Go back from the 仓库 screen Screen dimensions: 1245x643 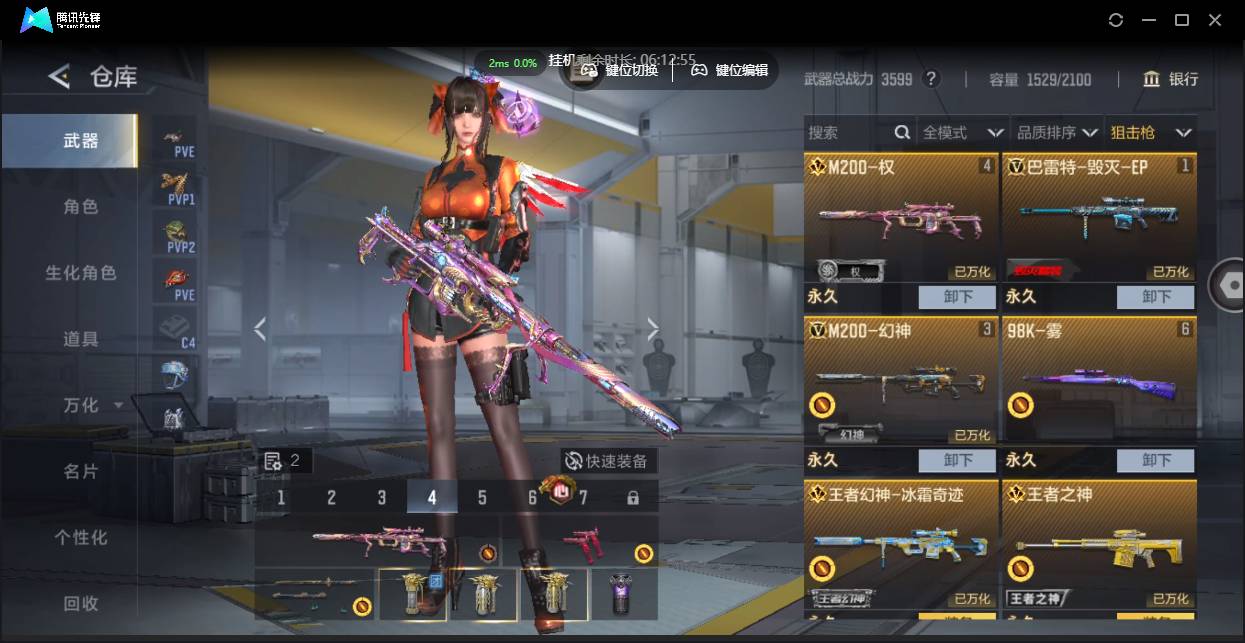click(59, 77)
